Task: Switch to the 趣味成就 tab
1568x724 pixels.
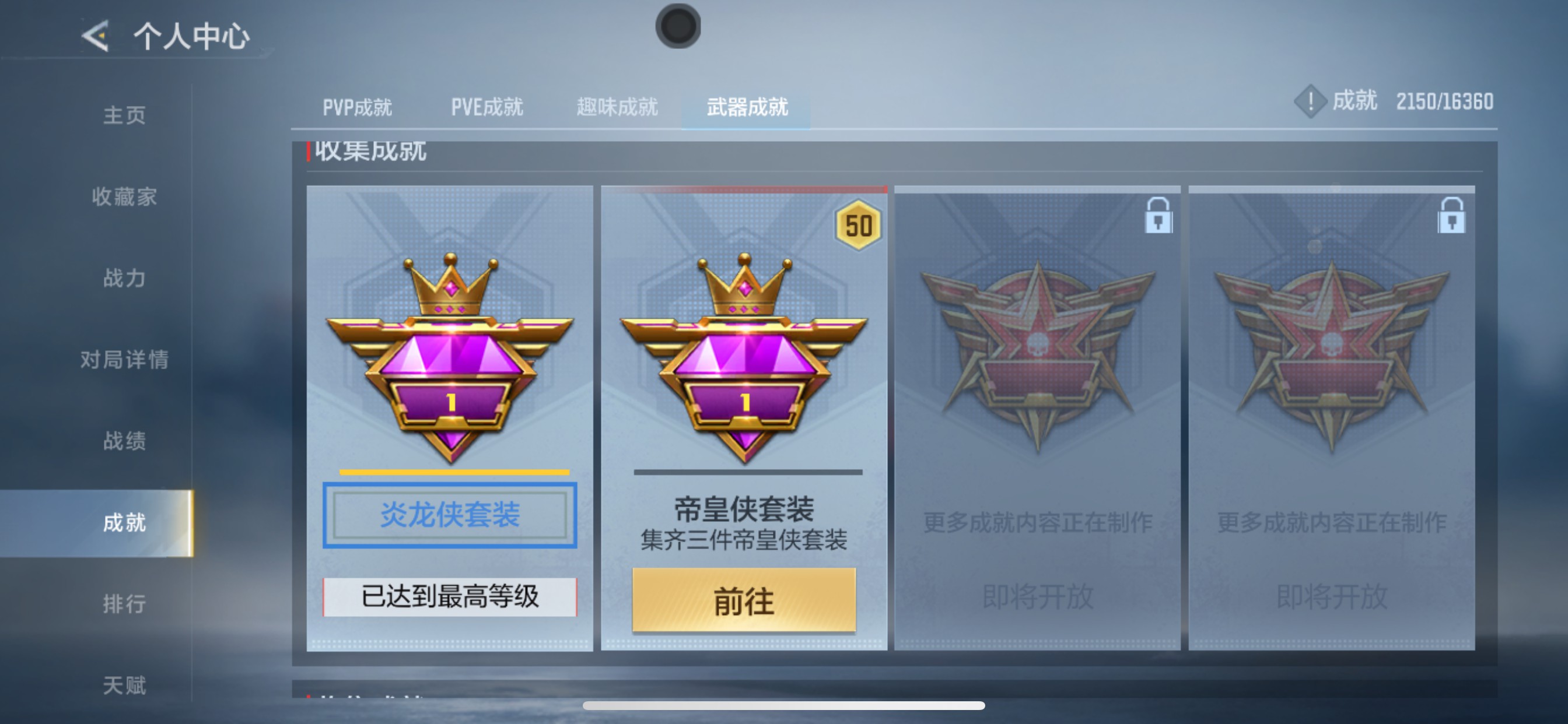Action: pyautogui.click(x=617, y=107)
